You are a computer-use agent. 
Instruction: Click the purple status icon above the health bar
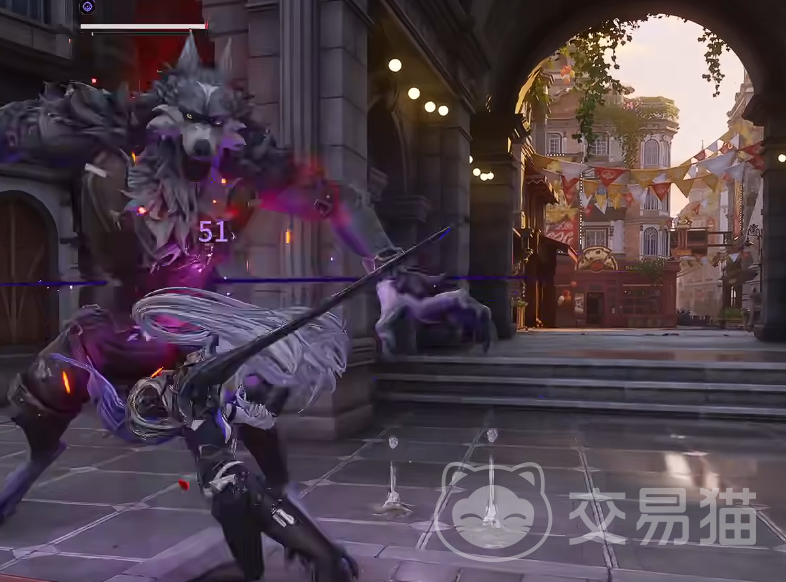87,8
